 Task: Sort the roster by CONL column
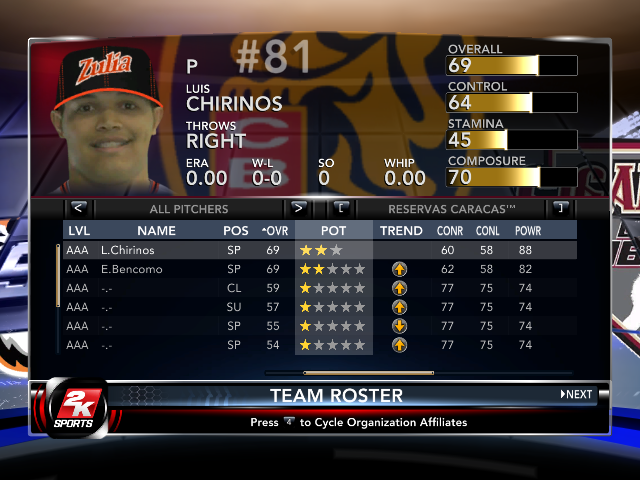coord(487,231)
